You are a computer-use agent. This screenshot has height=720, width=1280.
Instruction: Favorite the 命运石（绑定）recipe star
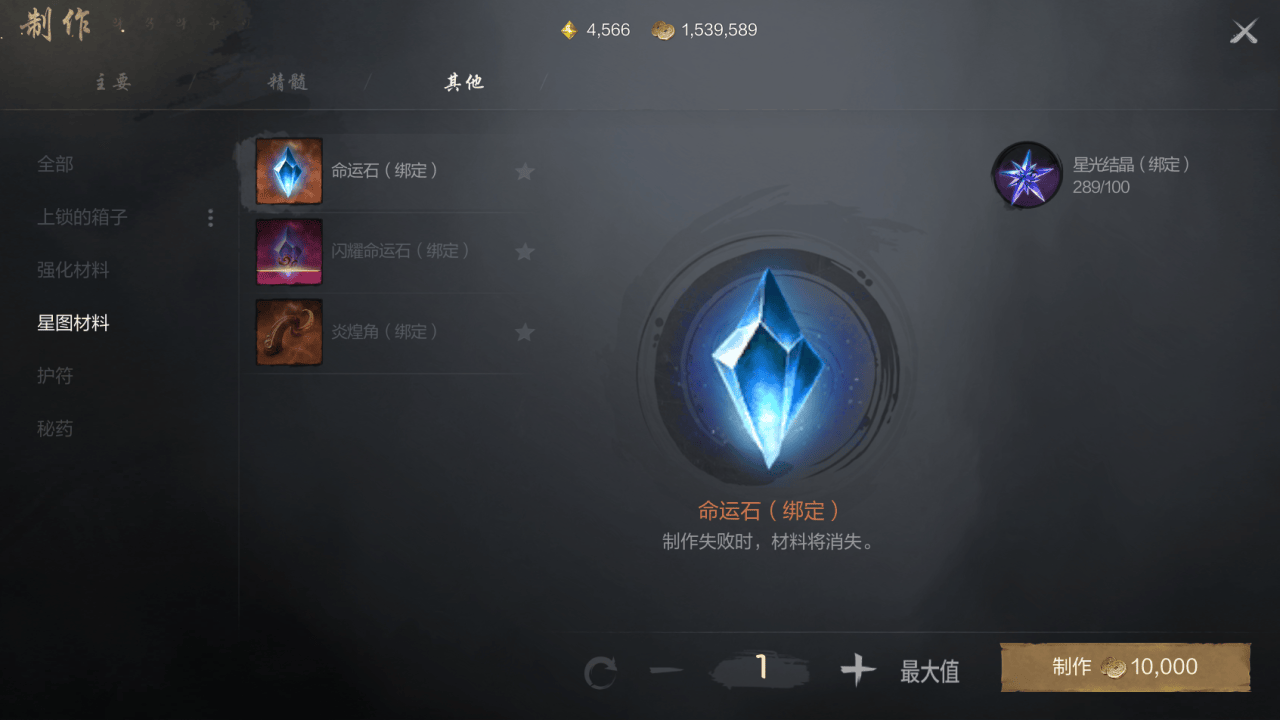525,170
